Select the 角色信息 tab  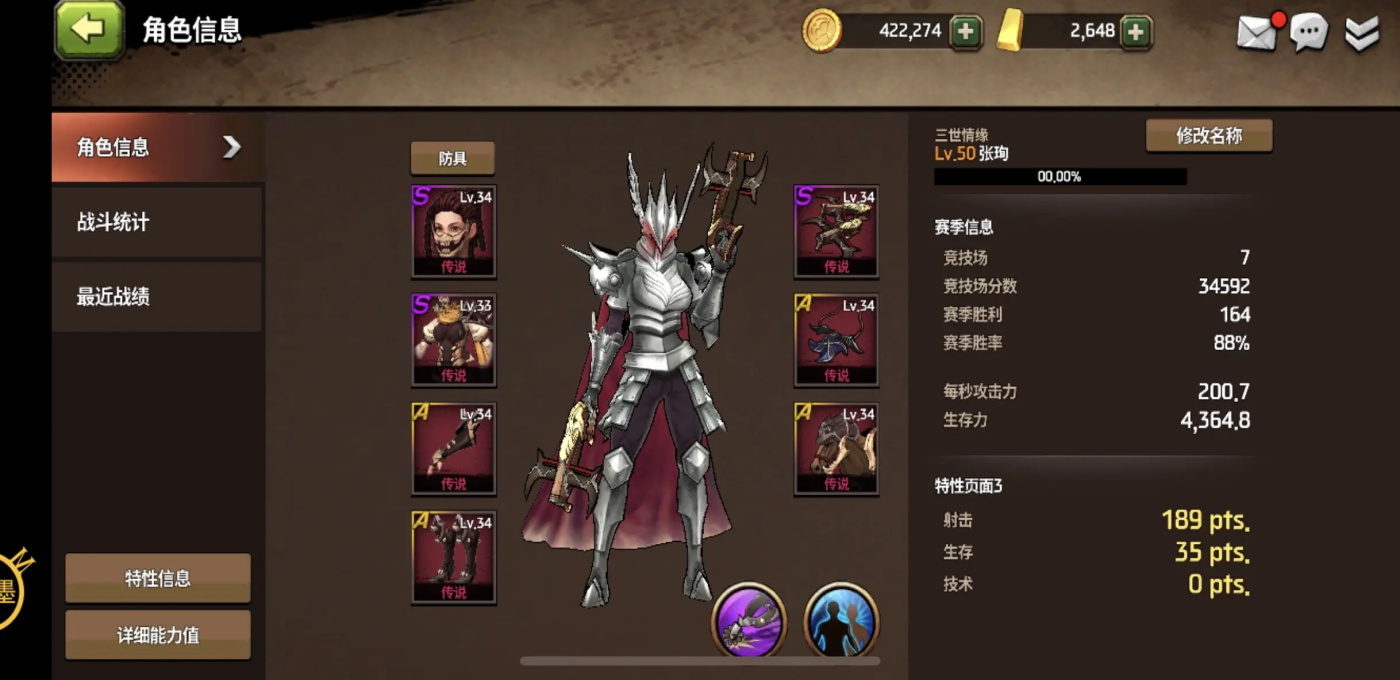156,147
